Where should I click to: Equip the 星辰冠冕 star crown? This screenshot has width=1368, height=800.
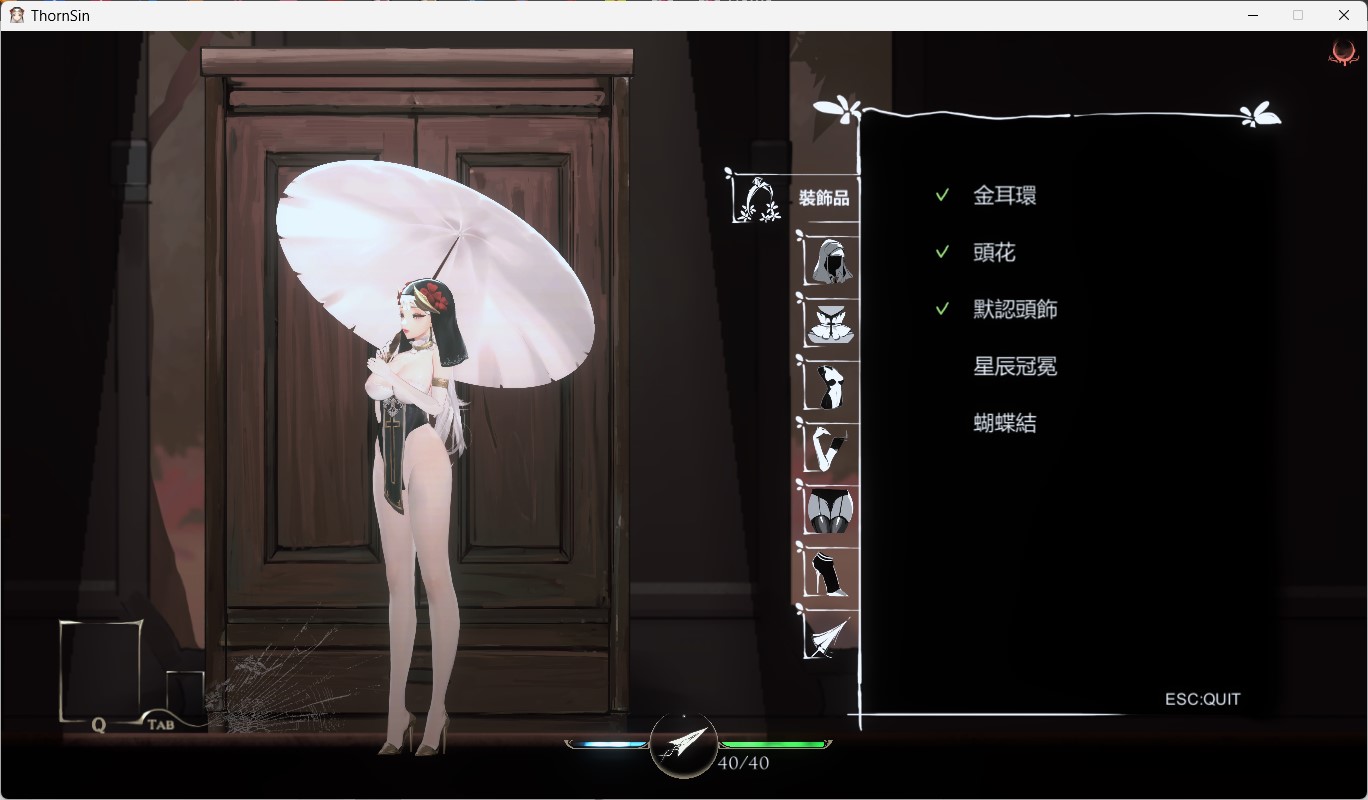coord(1015,367)
